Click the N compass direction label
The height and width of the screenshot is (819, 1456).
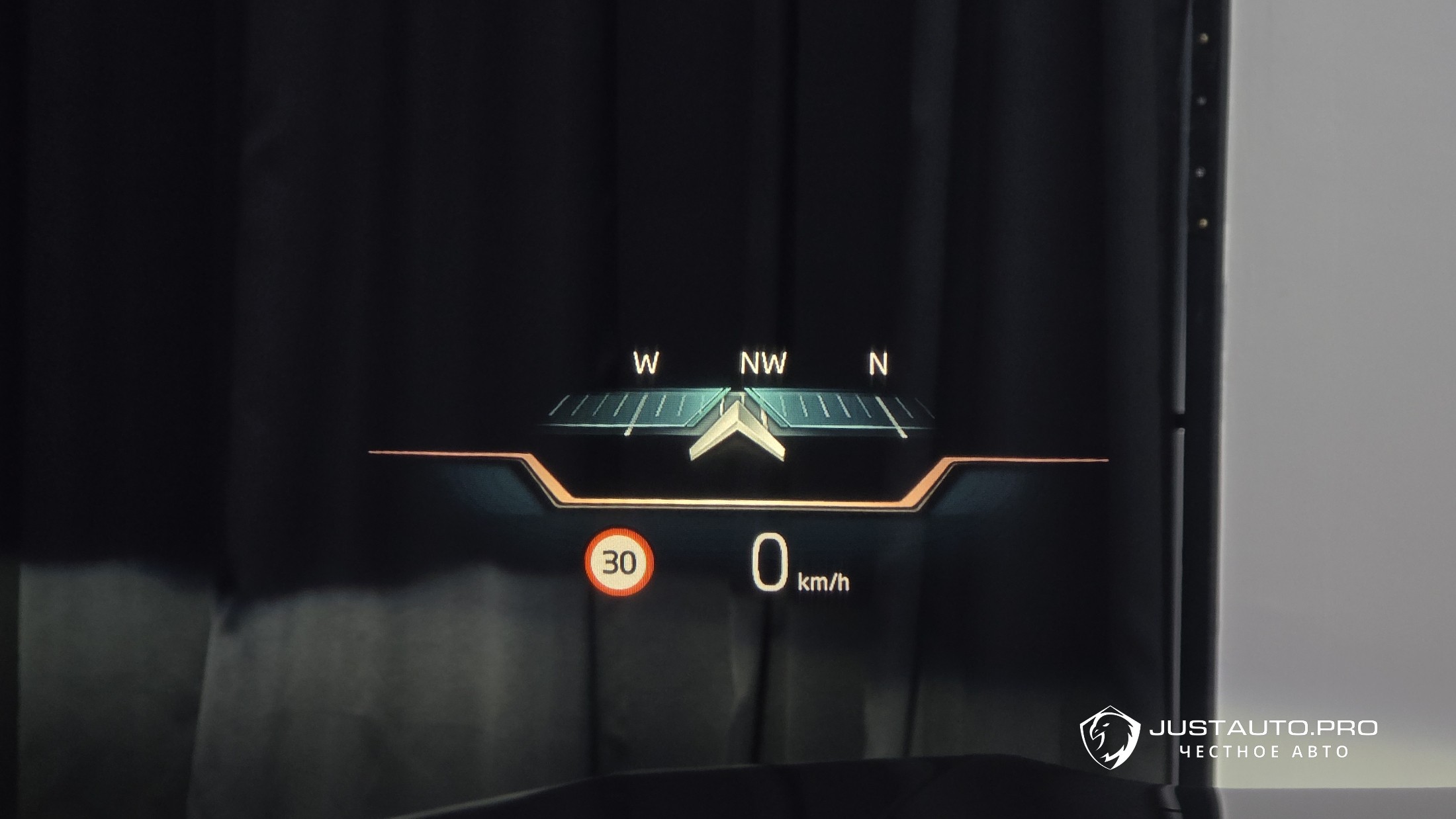[878, 363]
